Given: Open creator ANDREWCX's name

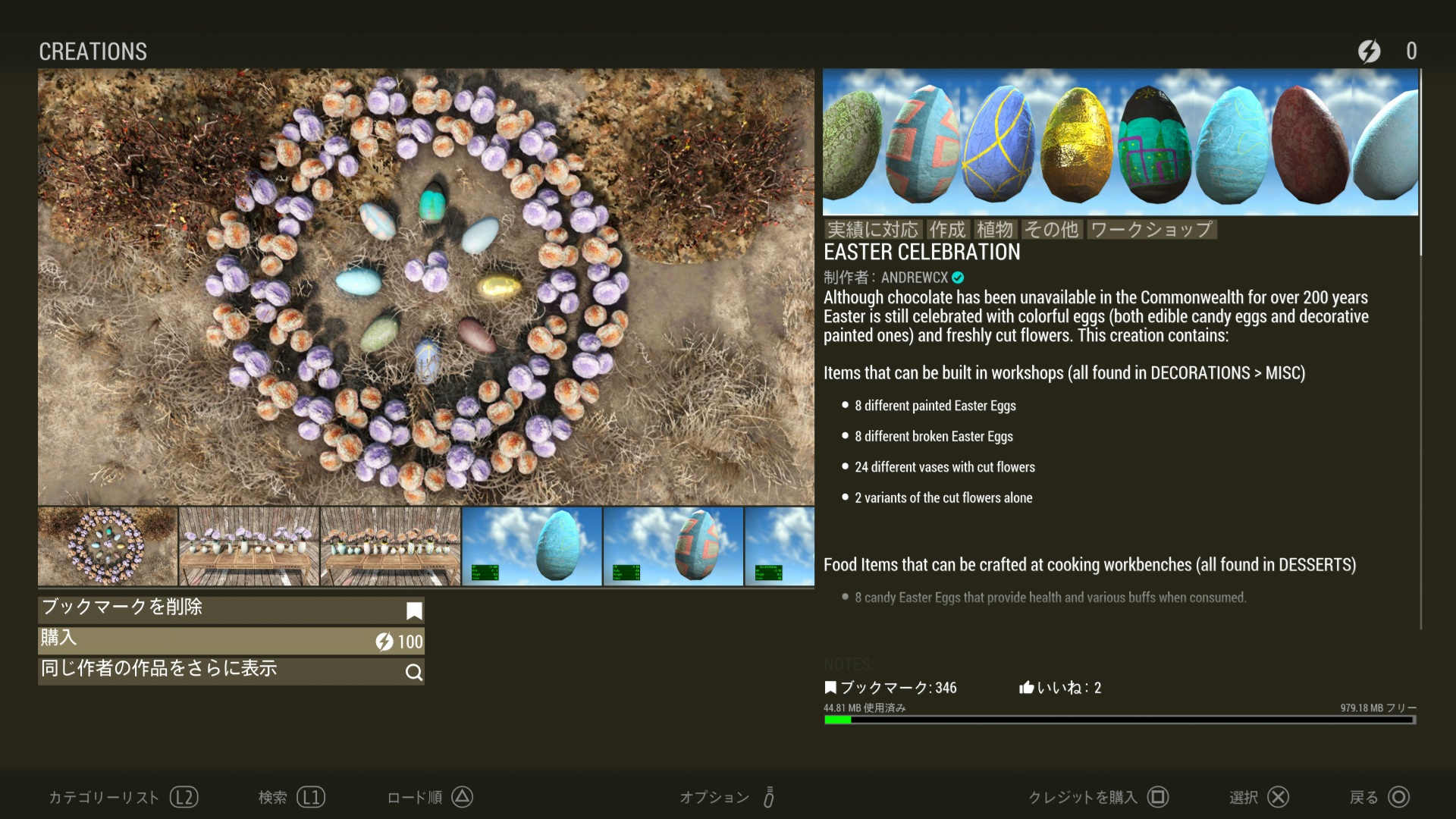Looking at the screenshot, I should (x=914, y=278).
